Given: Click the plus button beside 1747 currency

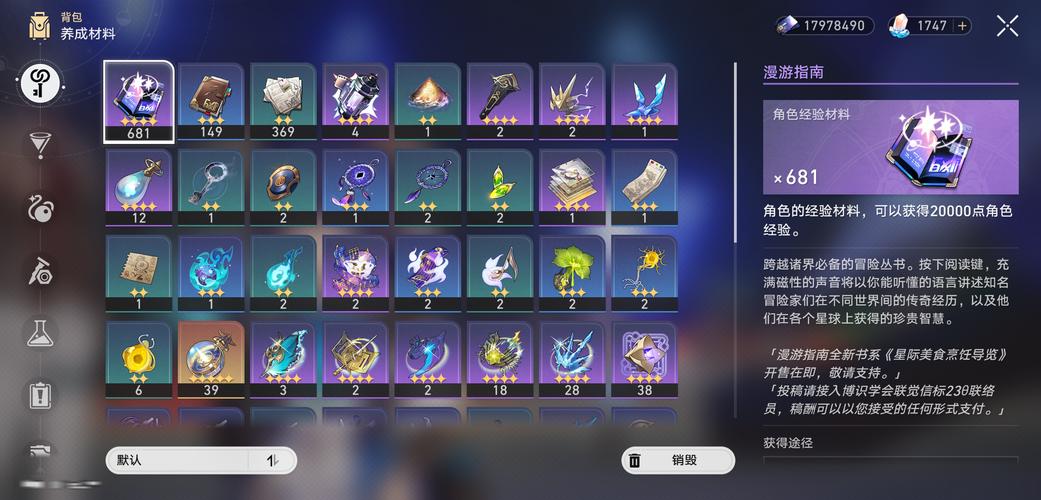Looking at the screenshot, I should click(962, 26).
